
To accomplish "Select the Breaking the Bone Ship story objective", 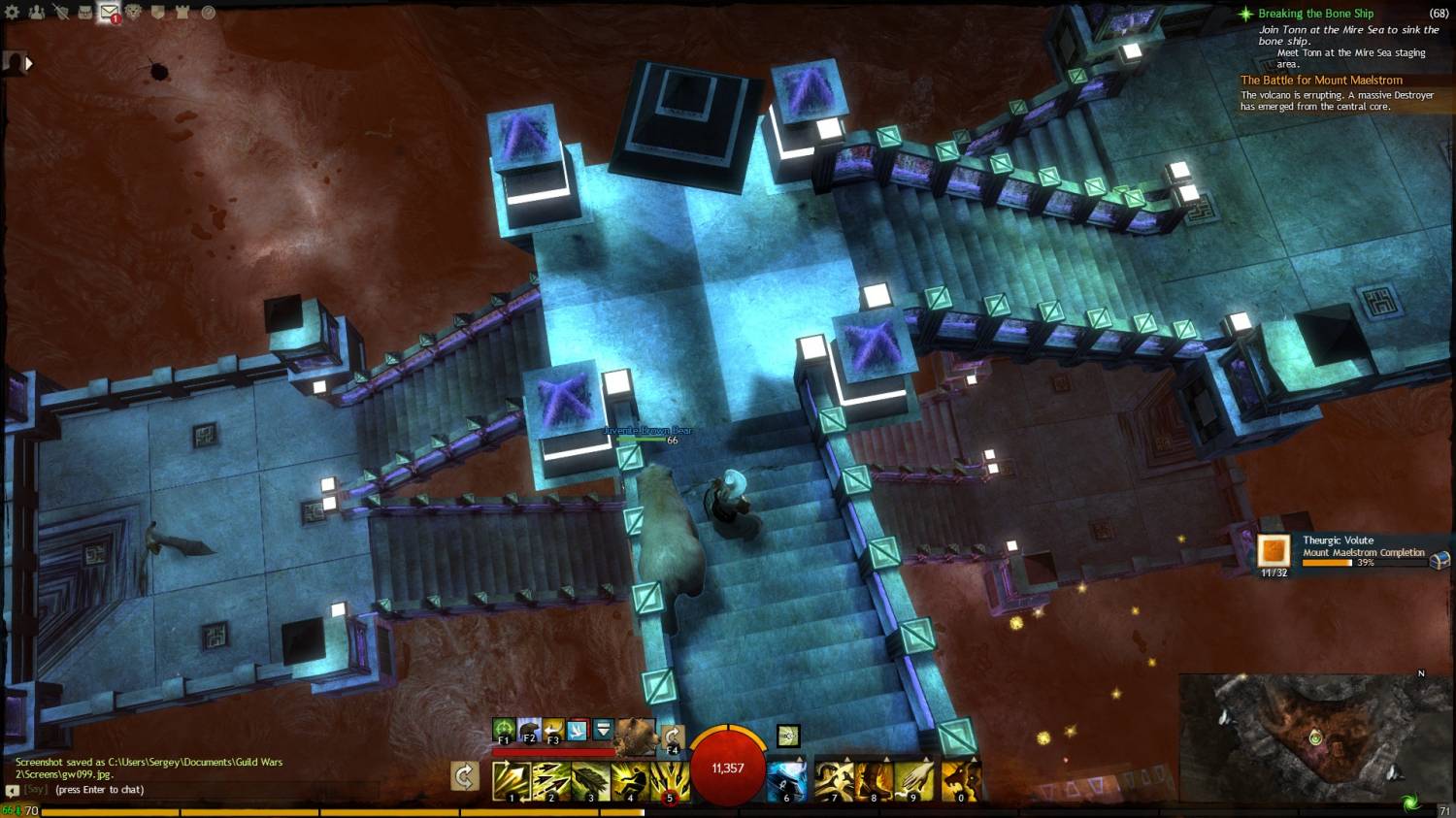I will [x=1315, y=14].
